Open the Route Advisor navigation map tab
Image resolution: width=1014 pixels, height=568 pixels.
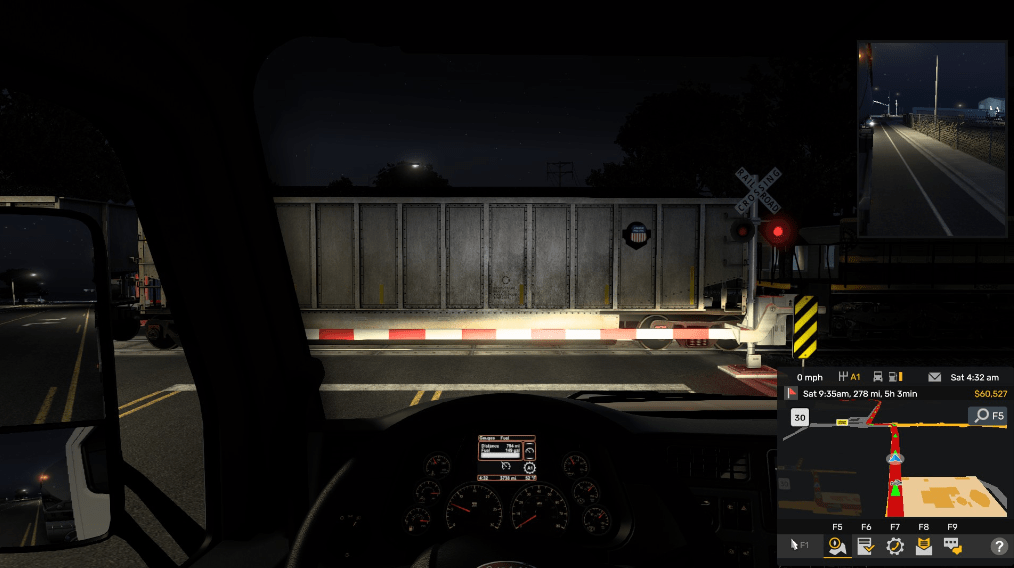coord(837,546)
